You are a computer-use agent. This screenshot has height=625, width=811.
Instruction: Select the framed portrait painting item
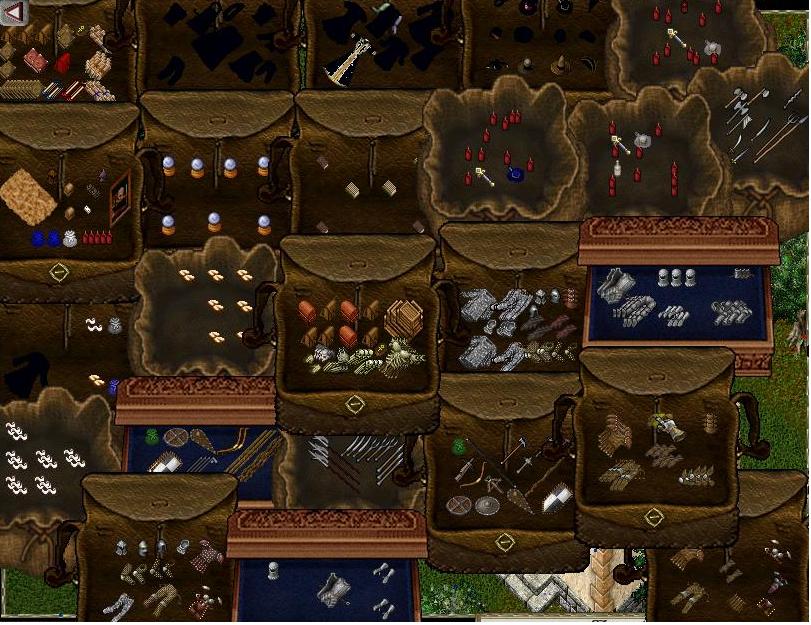click(x=119, y=197)
